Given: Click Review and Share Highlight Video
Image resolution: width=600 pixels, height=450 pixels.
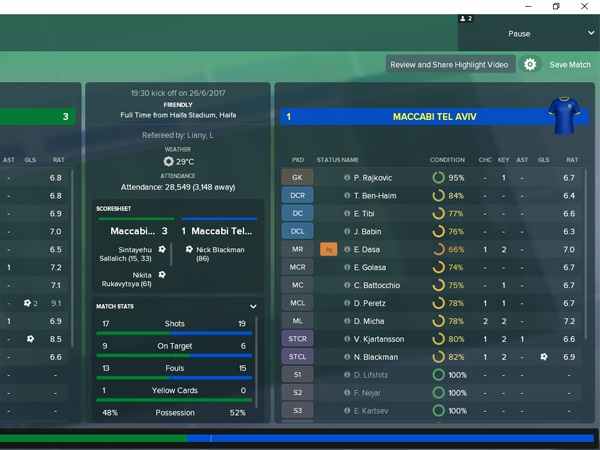Looking at the screenshot, I should click(449, 64).
